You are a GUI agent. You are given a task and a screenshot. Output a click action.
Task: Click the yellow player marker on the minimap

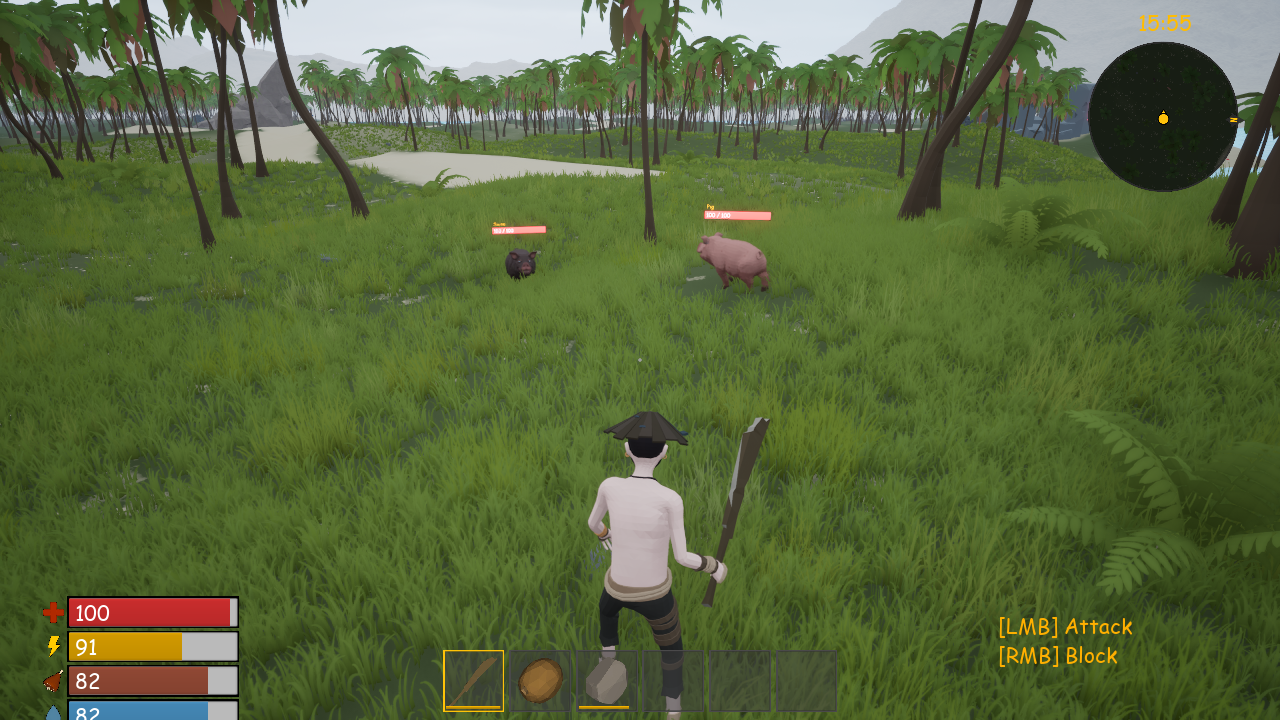click(x=1163, y=118)
